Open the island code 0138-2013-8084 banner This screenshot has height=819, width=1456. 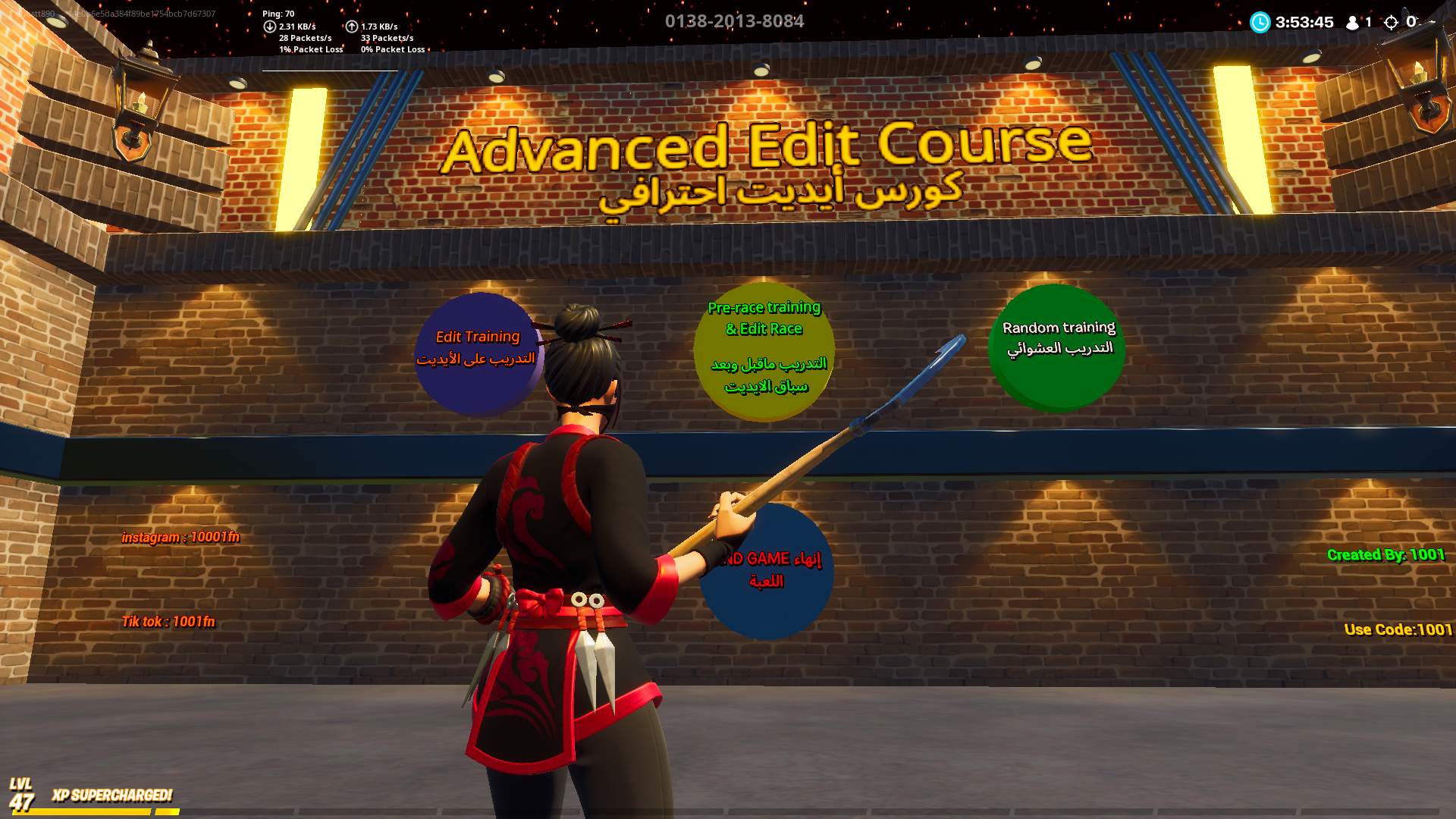pos(735,21)
